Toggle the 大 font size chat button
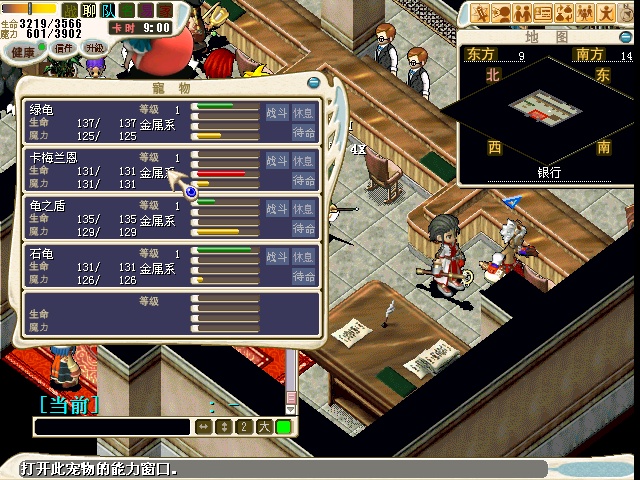Viewport: 640px width, 480px height. [264, 427]
